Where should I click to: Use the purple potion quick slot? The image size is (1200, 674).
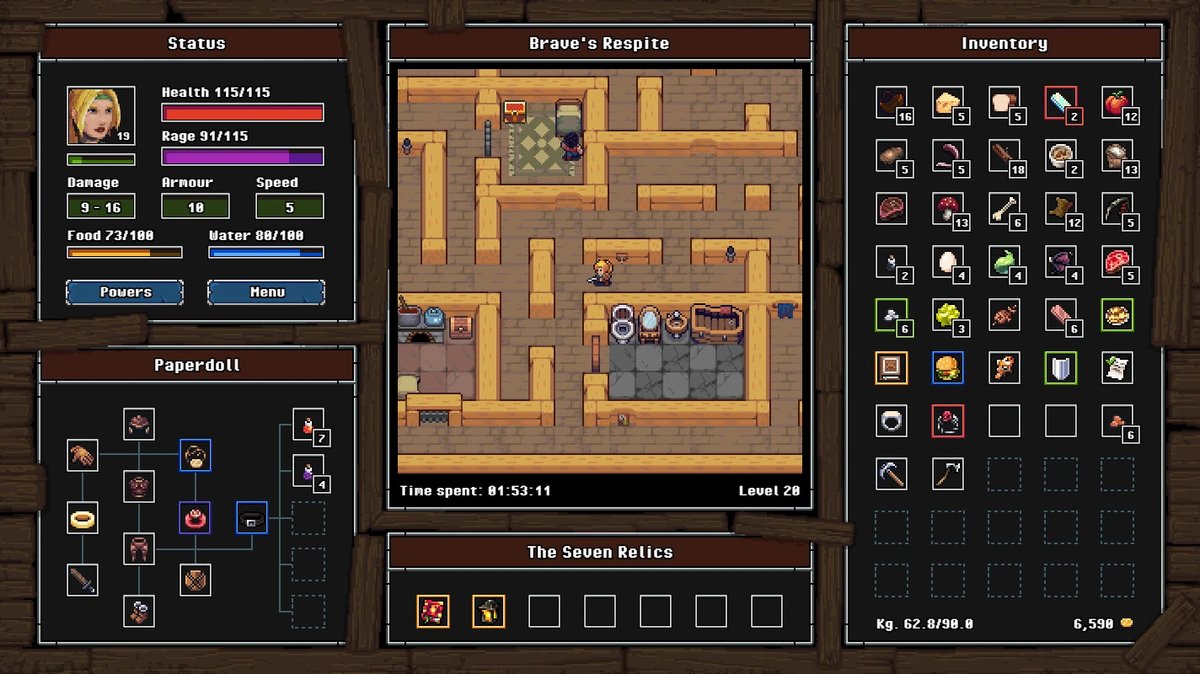coord(308,470)
